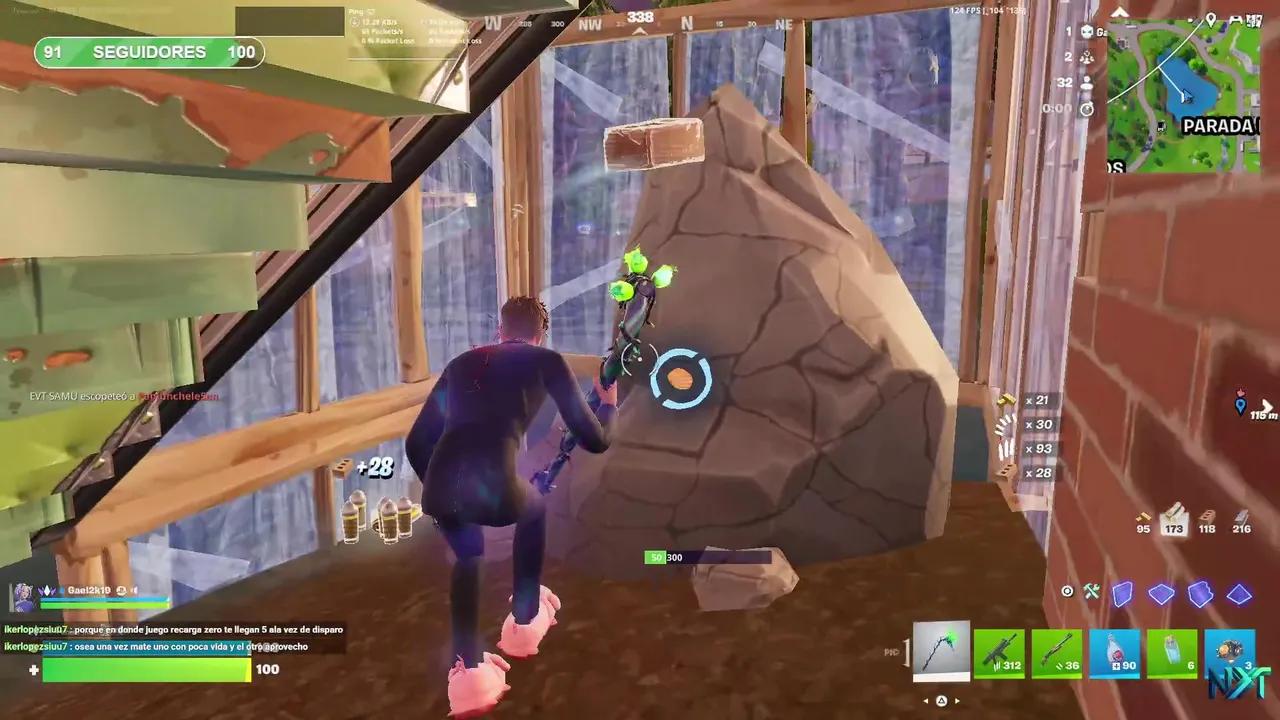
Task: Expand the hotbar with the left arrow
Action: click(x=926, y=701)
